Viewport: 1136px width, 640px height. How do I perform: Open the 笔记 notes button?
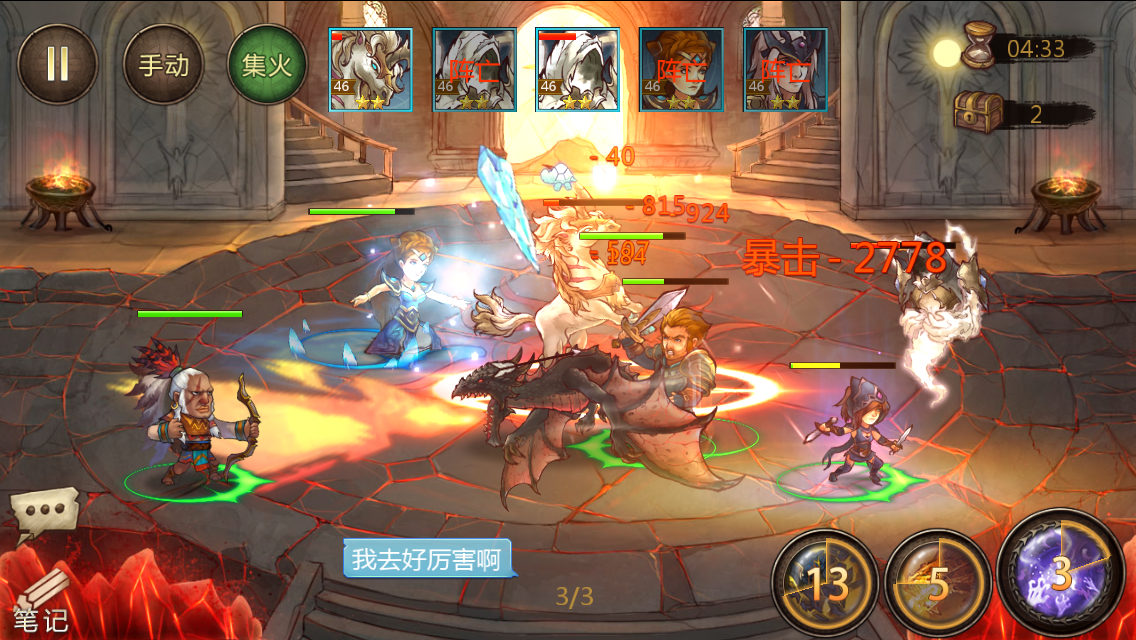click(x=40, y=607)
